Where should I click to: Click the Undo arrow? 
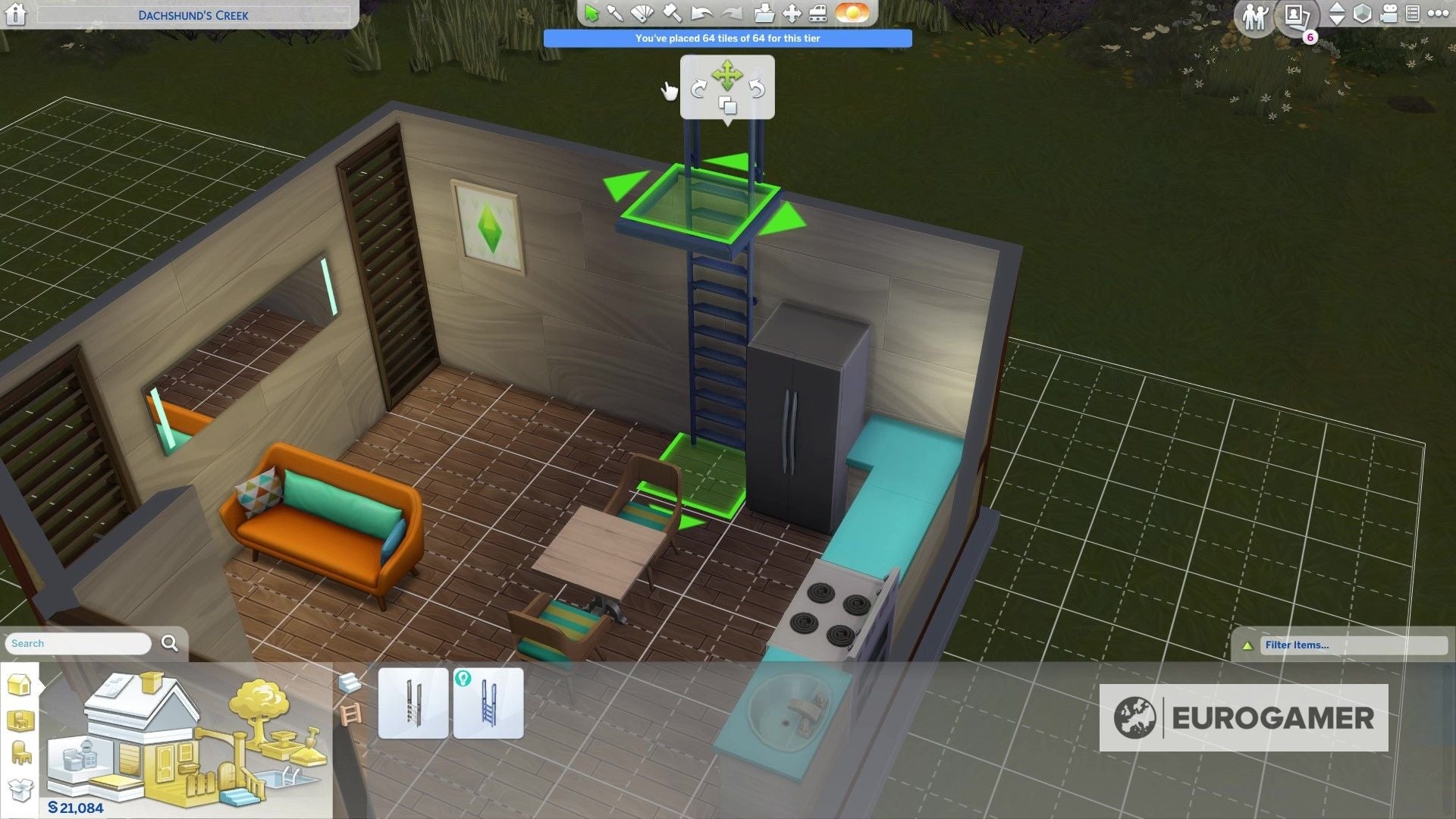(701, 12)
